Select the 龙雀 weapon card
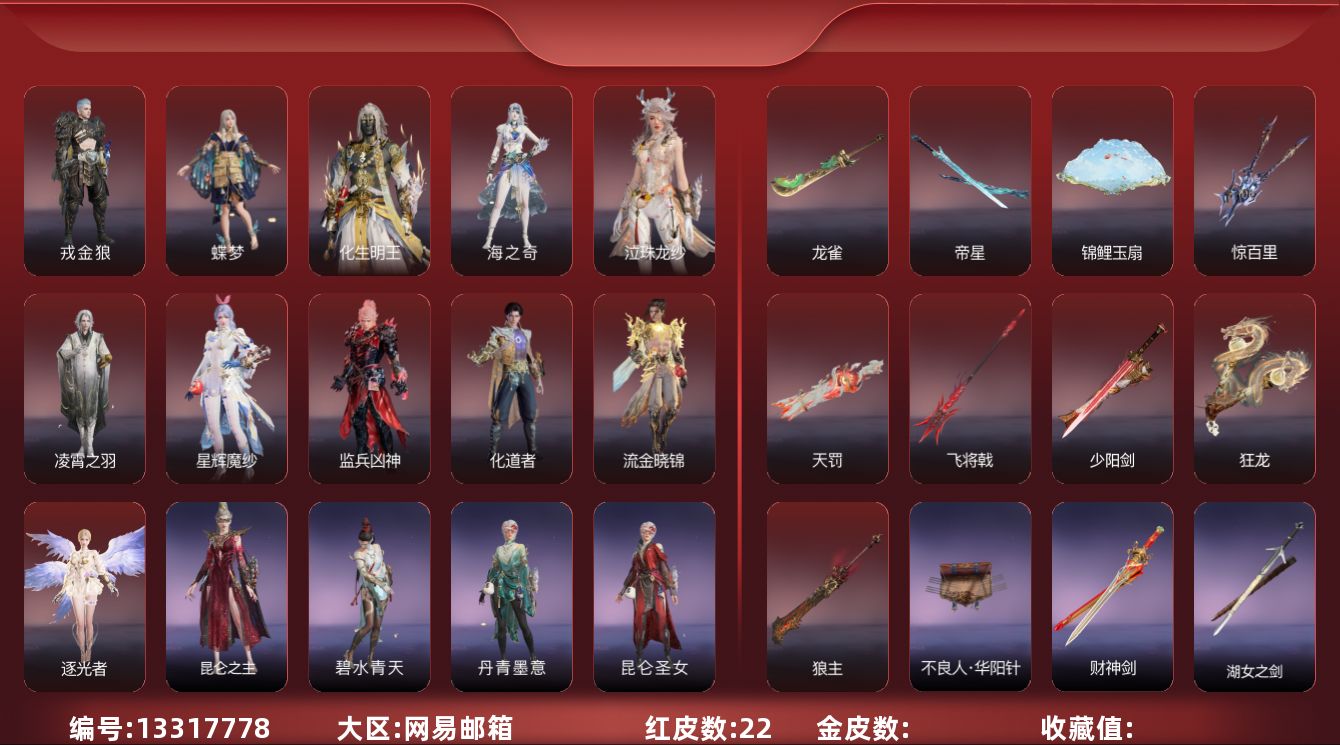 [x=827, y=180]
